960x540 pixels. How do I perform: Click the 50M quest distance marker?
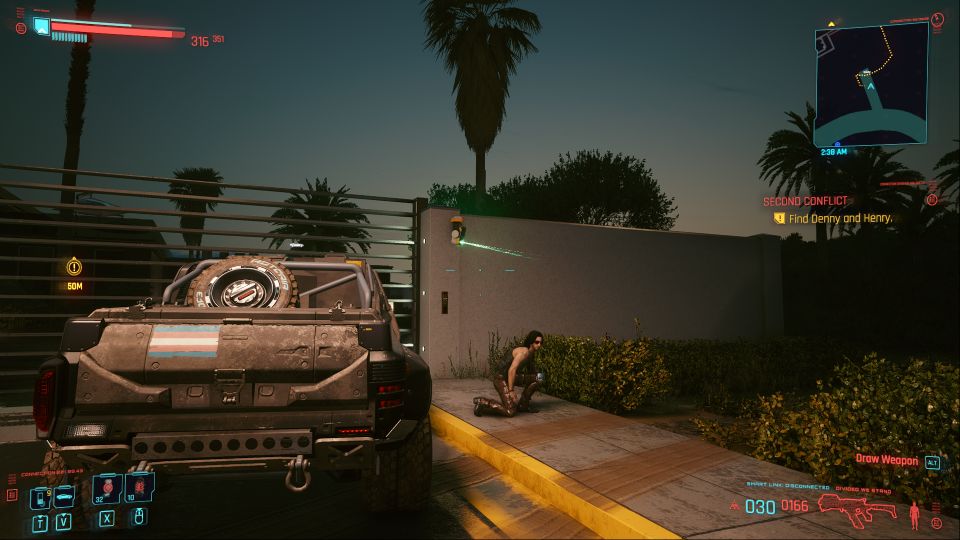click(x=74, y=267)
